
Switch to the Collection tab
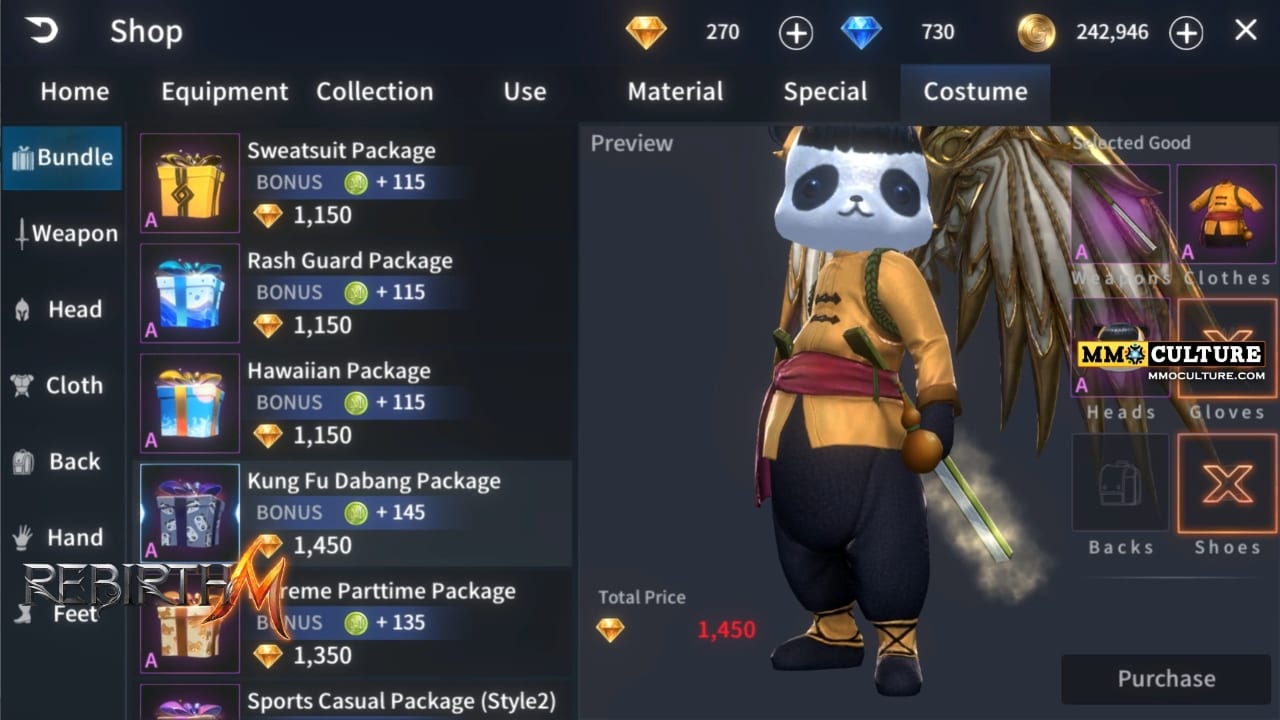click(x=374, y=92)
